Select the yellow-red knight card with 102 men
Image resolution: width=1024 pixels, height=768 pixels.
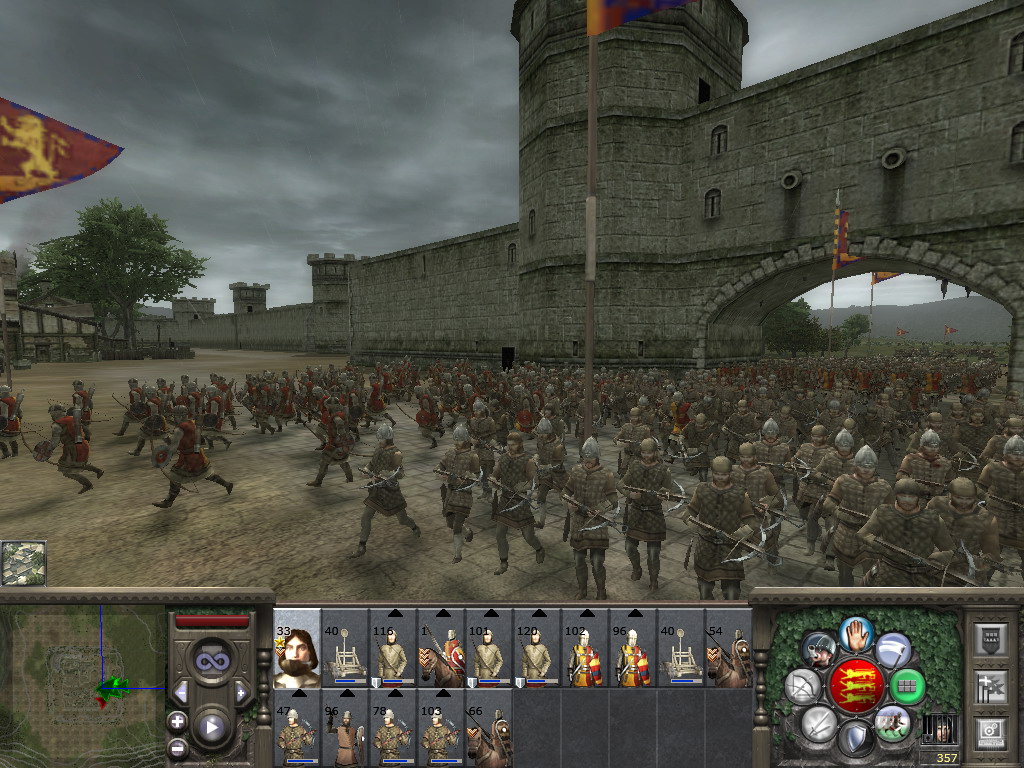[x=585, y=648]
